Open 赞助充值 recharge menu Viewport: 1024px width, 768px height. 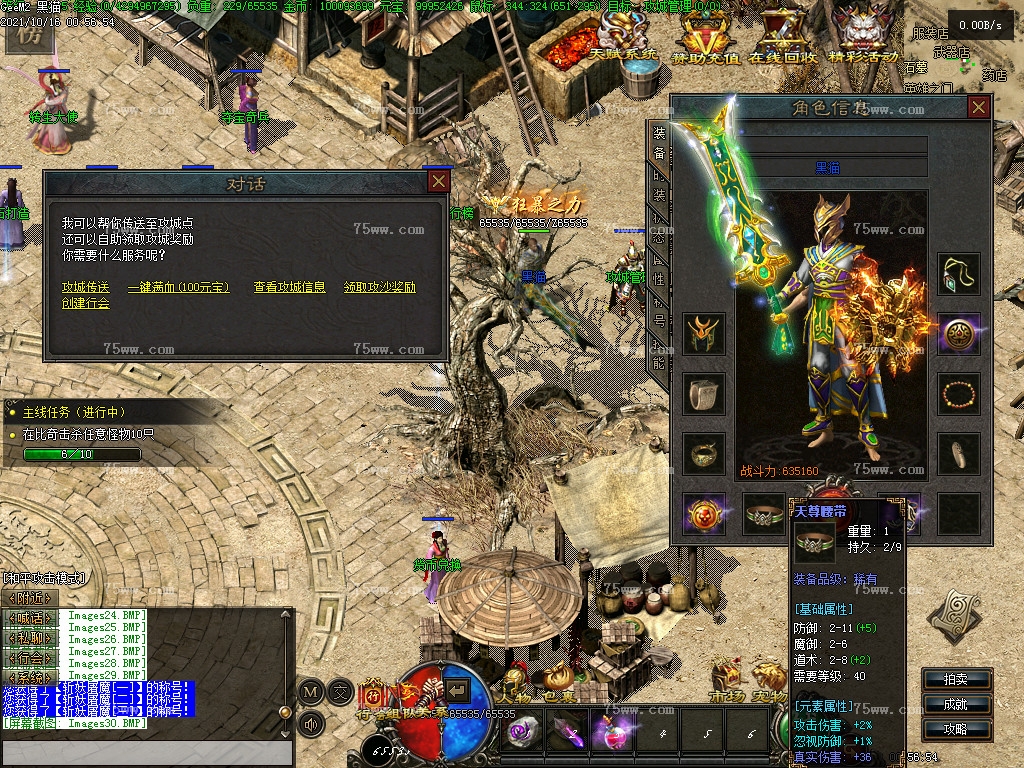[706, 40]
